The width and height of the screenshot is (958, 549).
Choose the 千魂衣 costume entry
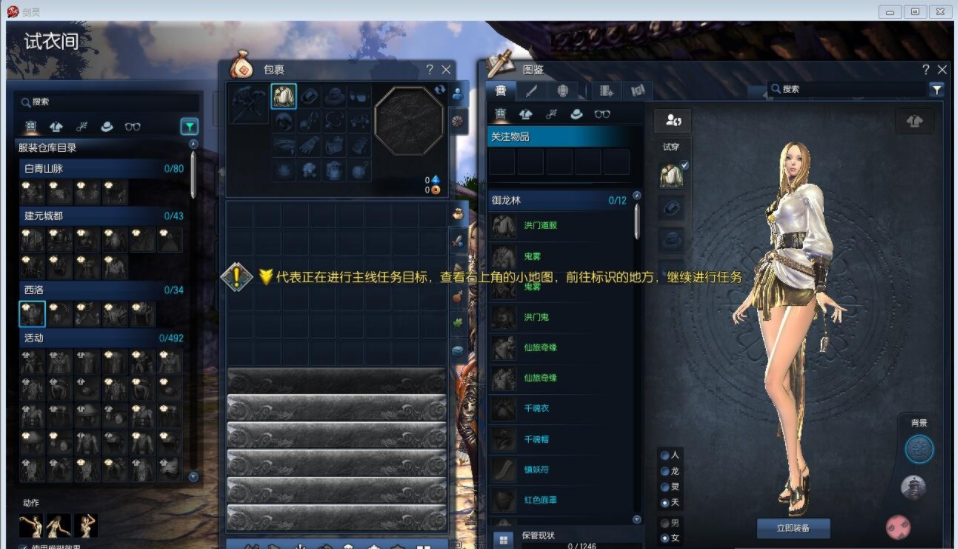click(x=537, y=408)
